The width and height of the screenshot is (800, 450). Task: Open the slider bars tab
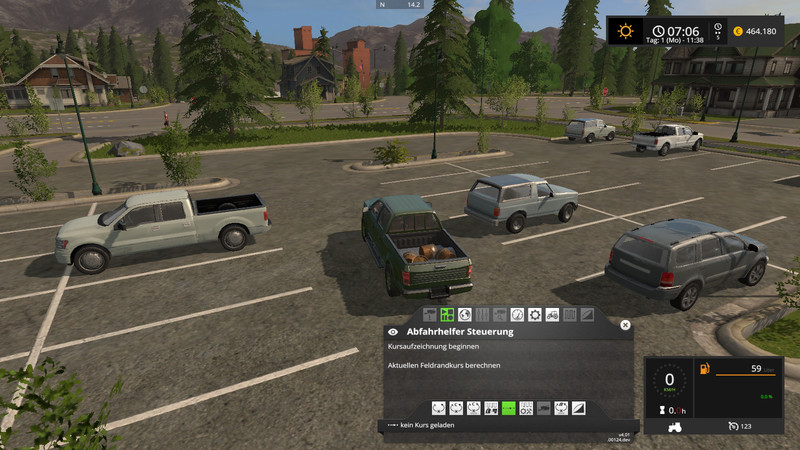click(x=482, y=314)
